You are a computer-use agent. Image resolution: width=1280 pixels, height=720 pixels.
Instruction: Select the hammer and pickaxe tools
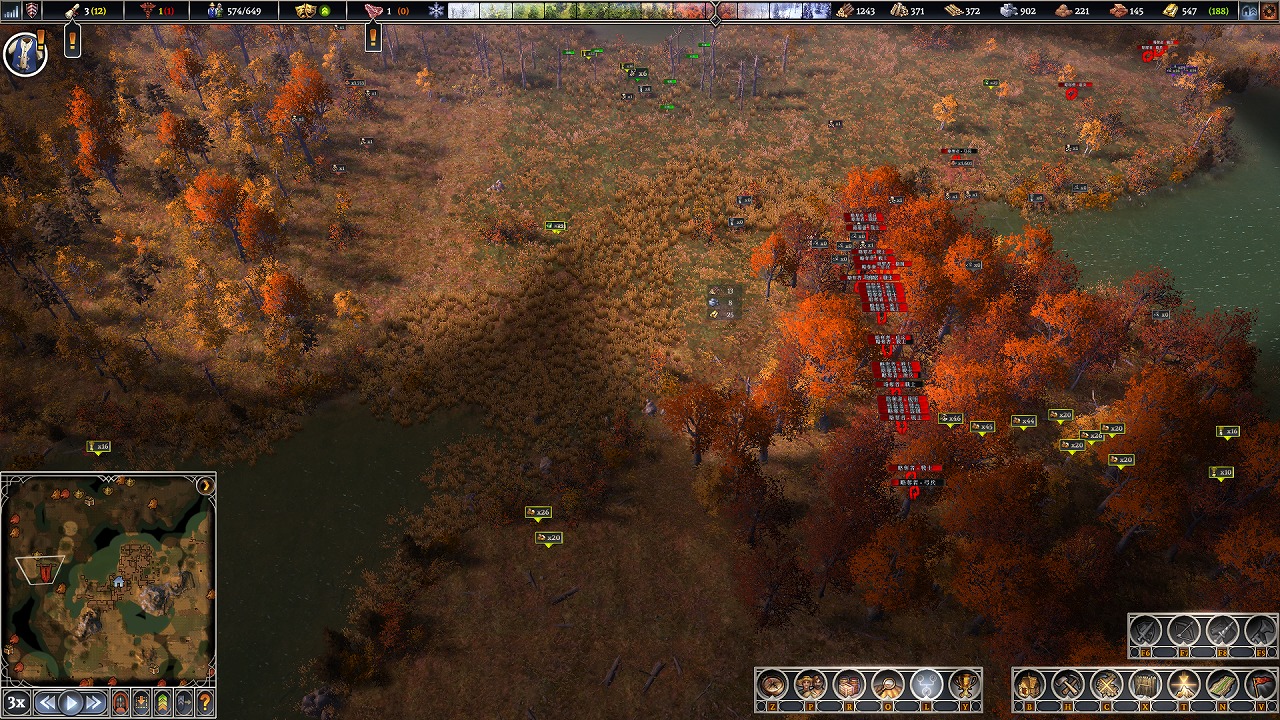tap(1068, 685)
